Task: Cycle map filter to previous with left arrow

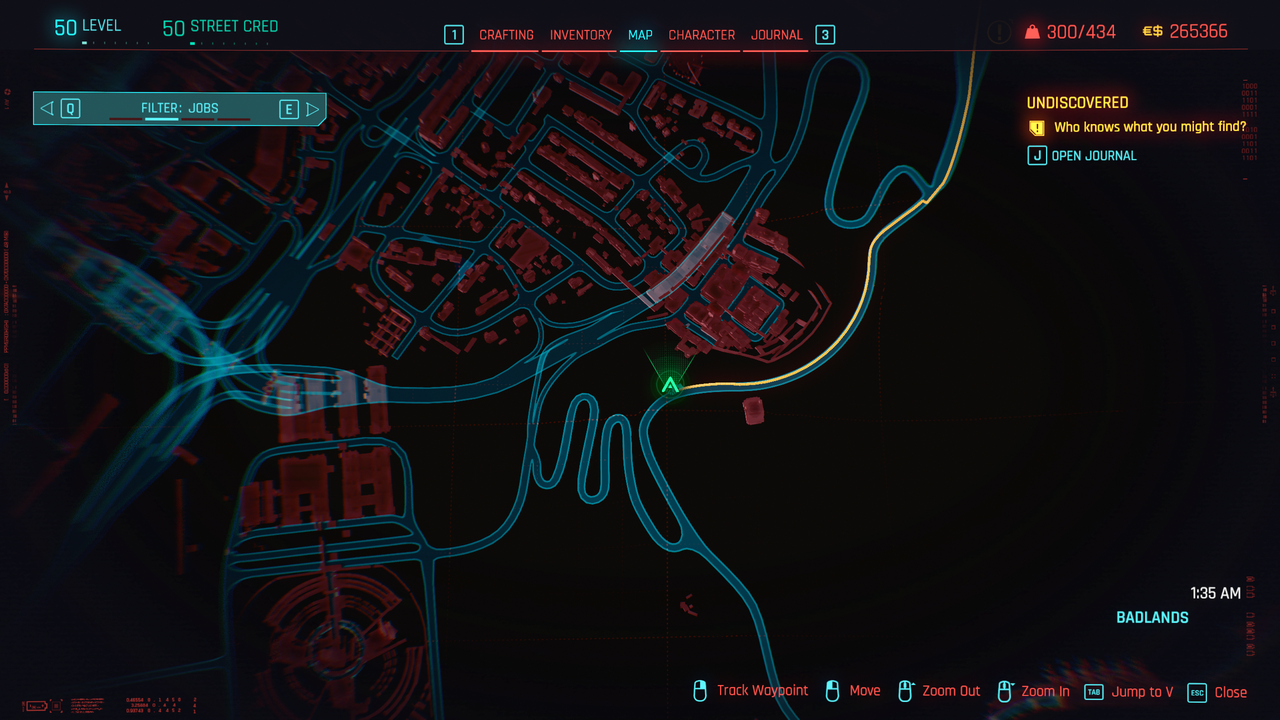Action: tap(47, 108)
